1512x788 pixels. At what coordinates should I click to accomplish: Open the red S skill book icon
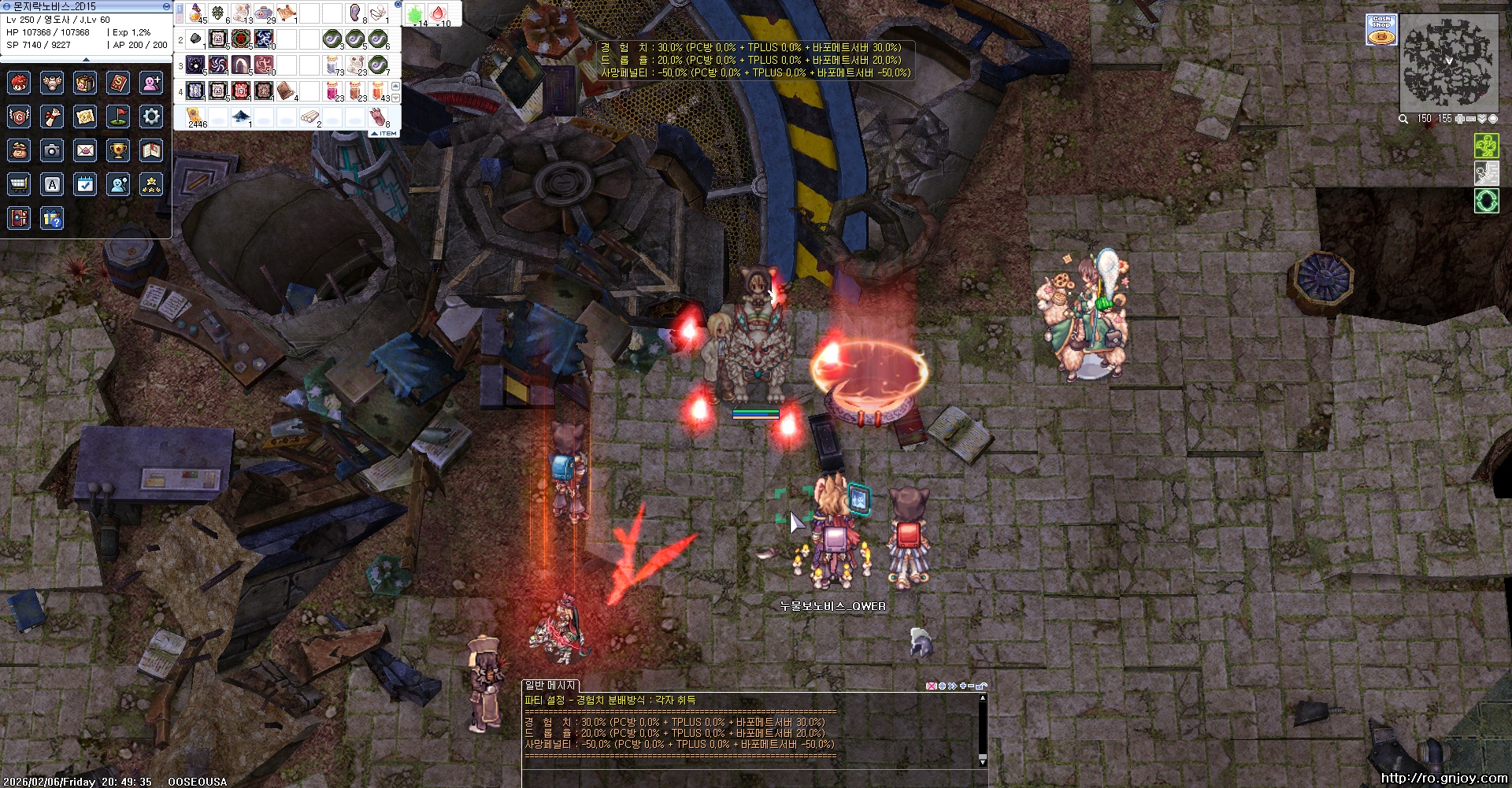point(118,83)
